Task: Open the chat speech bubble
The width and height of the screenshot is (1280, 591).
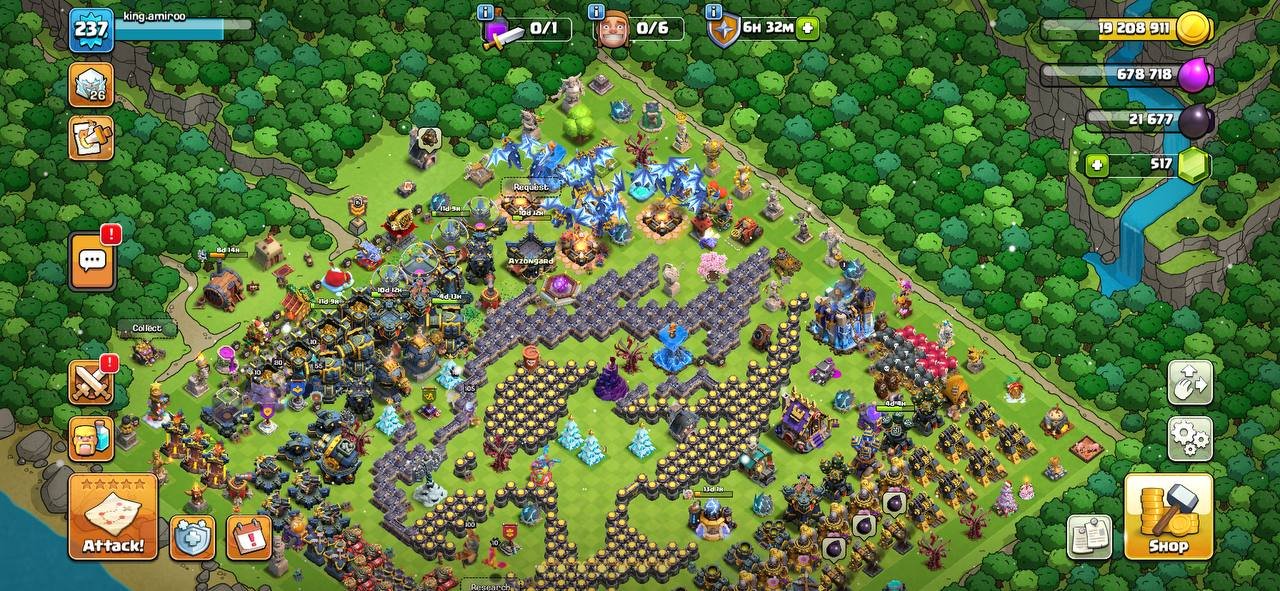Action: pyautogui.click(x=92, y=262)
